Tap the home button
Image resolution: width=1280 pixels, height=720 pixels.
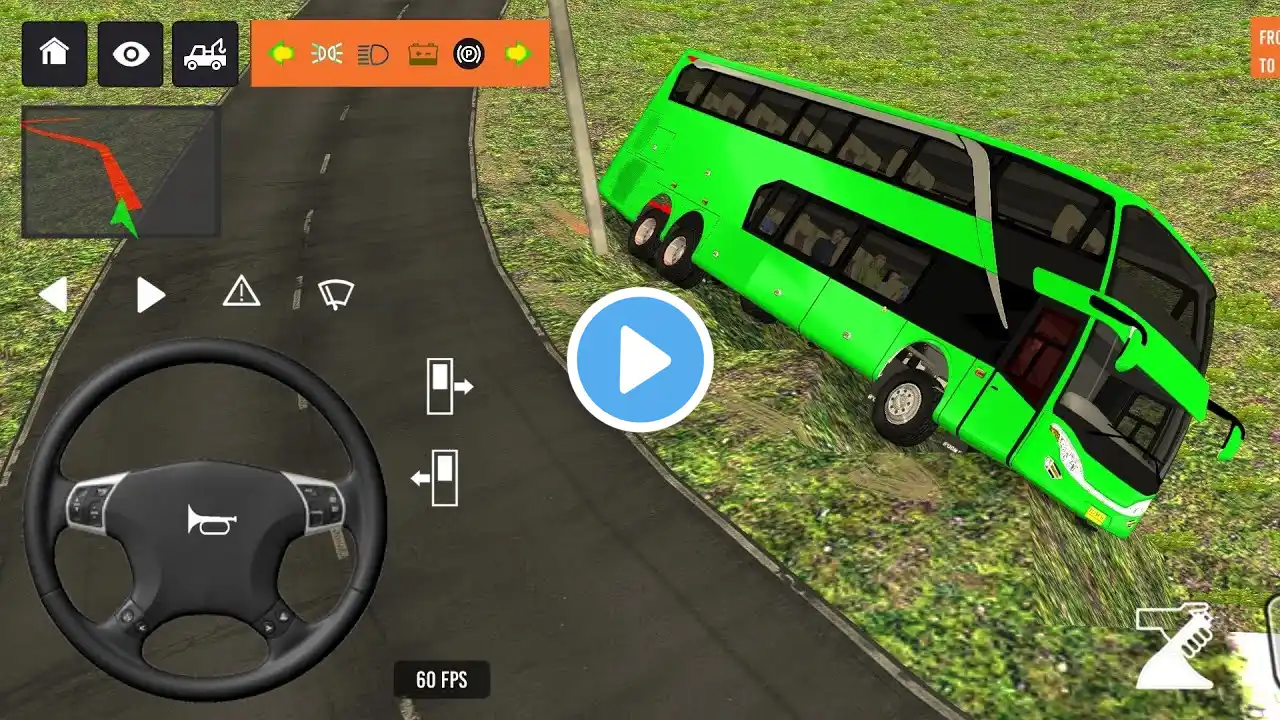54,53
